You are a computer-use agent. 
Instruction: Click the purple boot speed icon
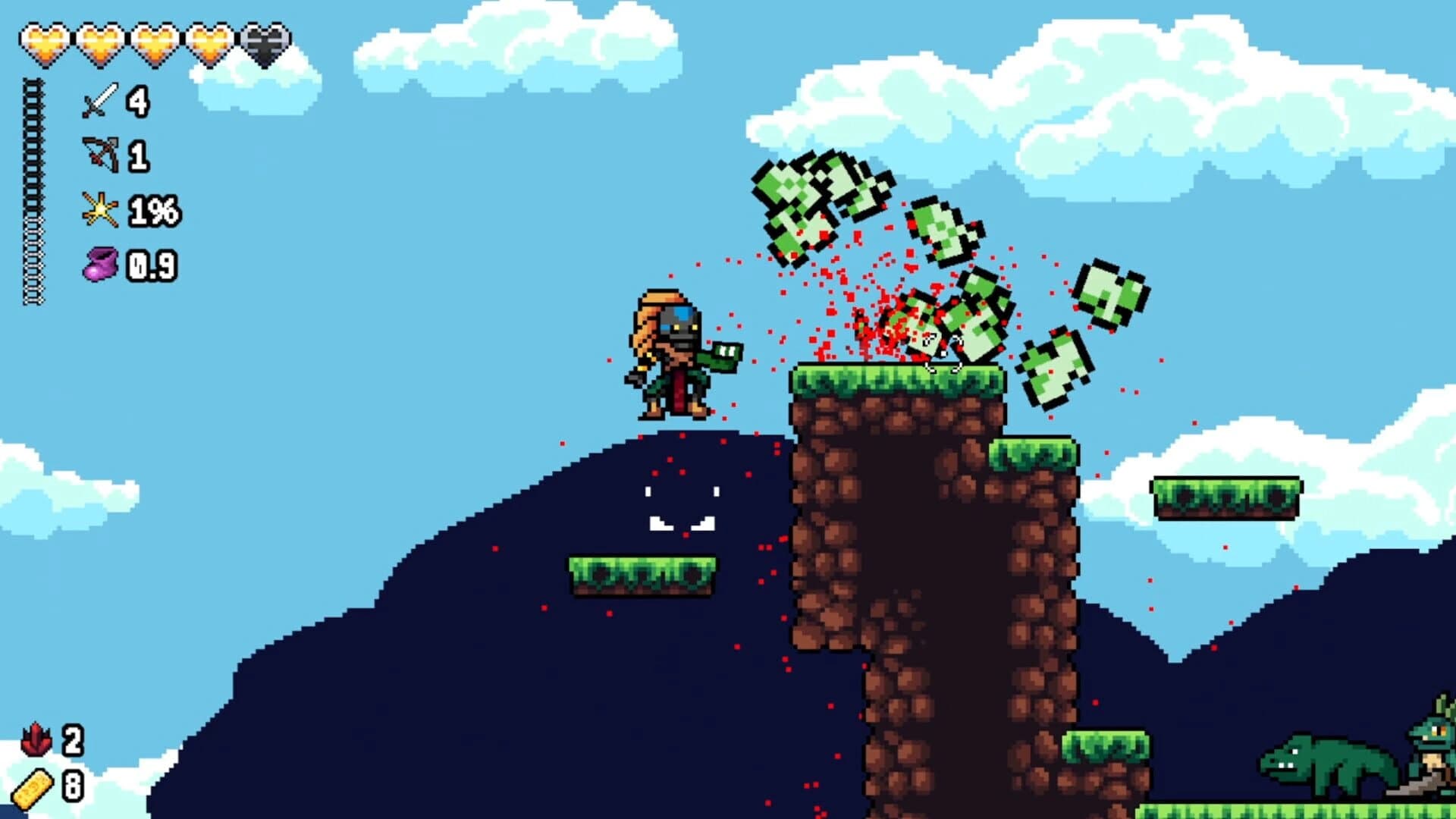[101, 262]
